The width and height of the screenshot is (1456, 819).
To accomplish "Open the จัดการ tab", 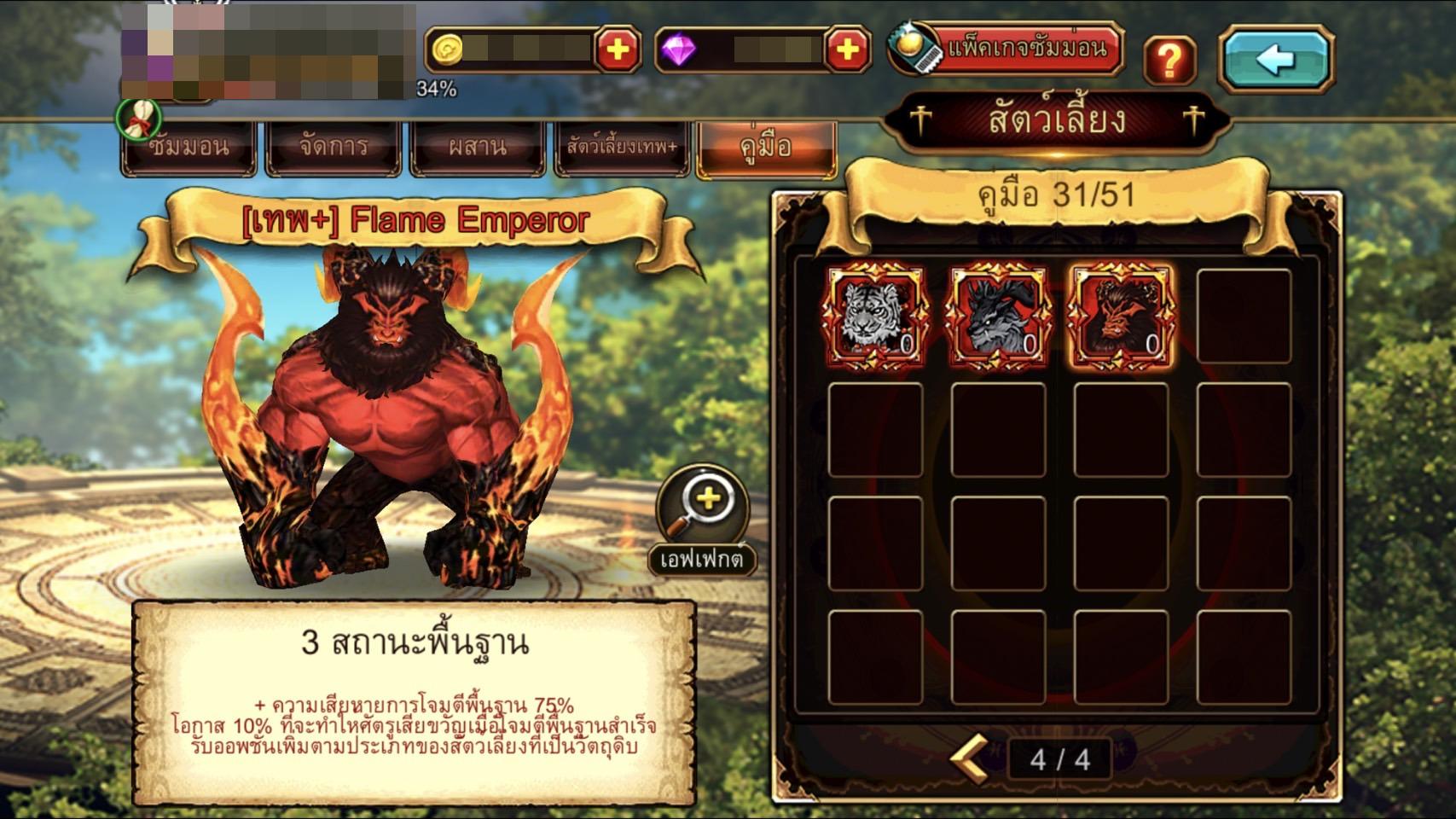I will 334,148.
